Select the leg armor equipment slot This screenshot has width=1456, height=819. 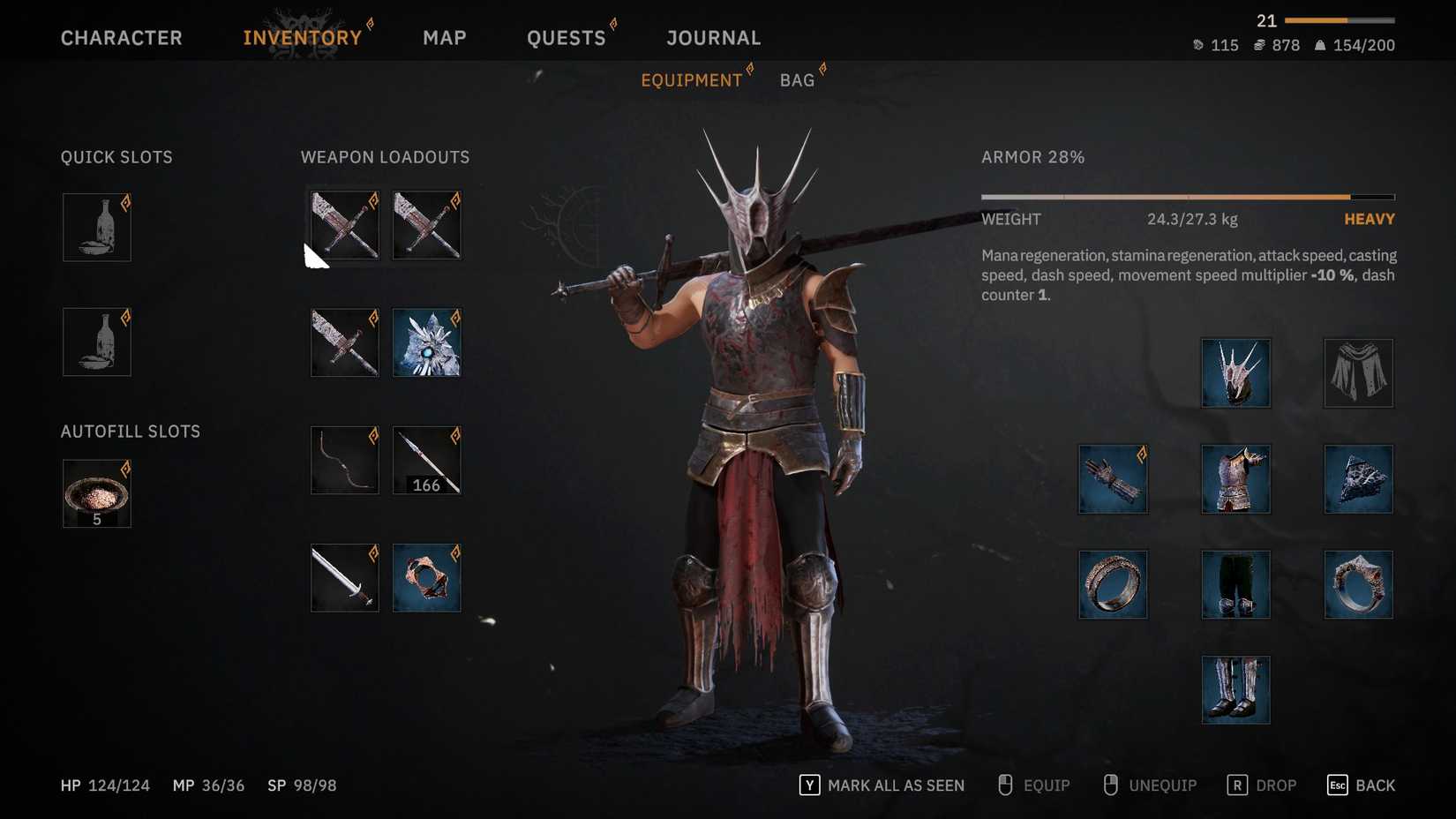1235,583
